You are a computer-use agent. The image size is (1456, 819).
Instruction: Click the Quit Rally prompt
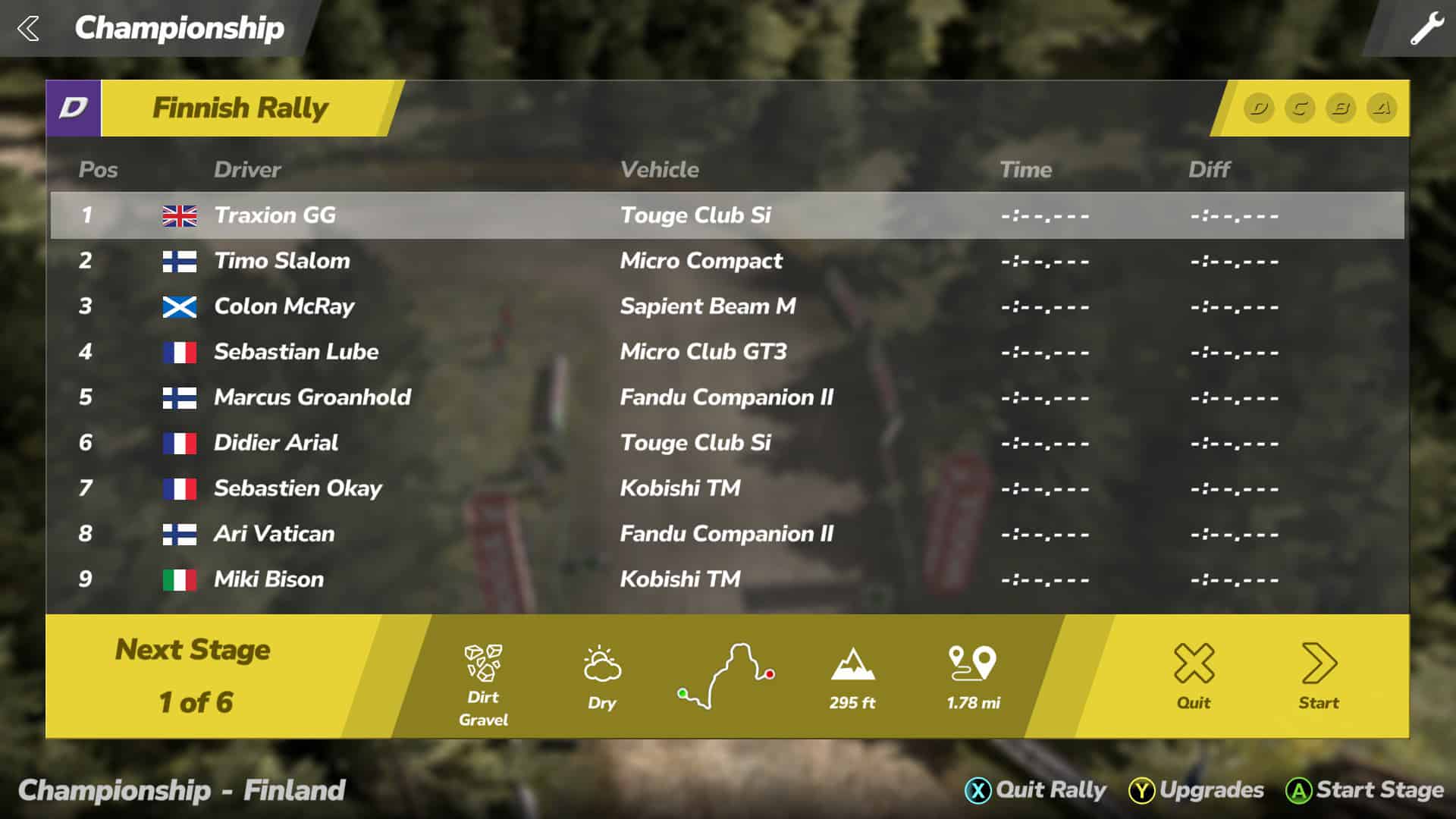(1037, 790)
